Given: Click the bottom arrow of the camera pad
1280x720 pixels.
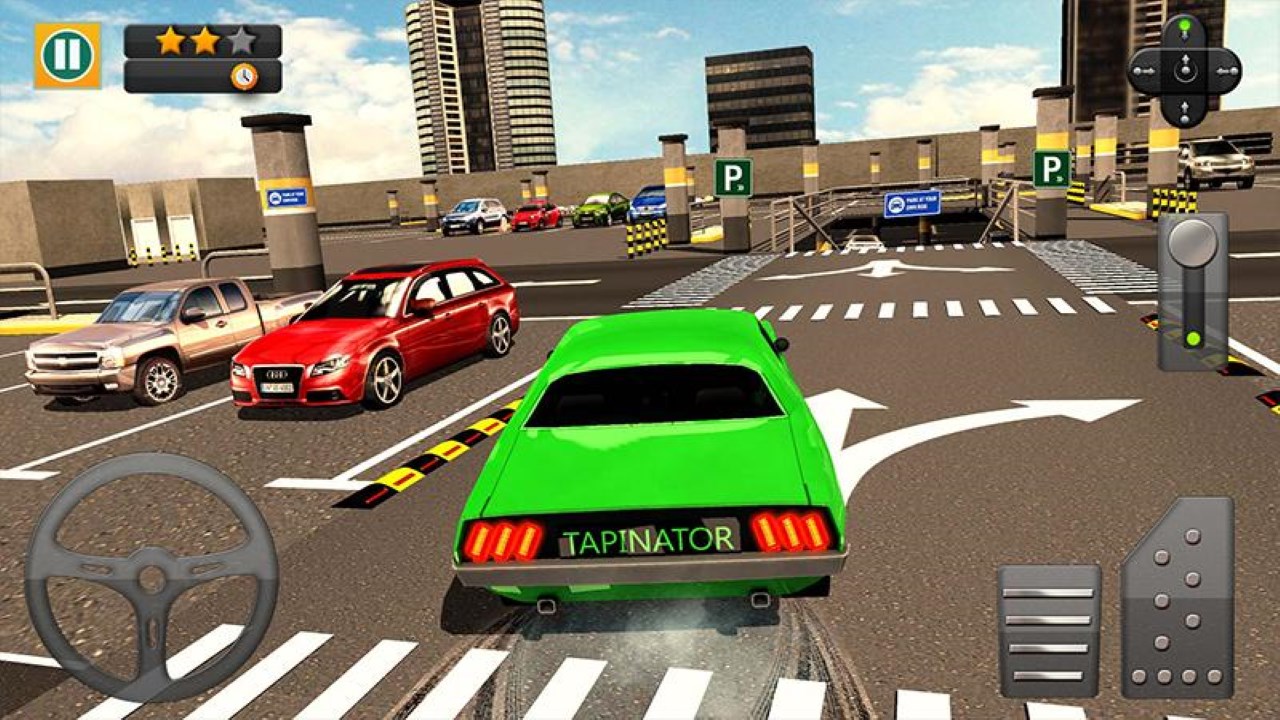Looking at the screenshot, I should pyautogui.click(x=1185, y=110).
